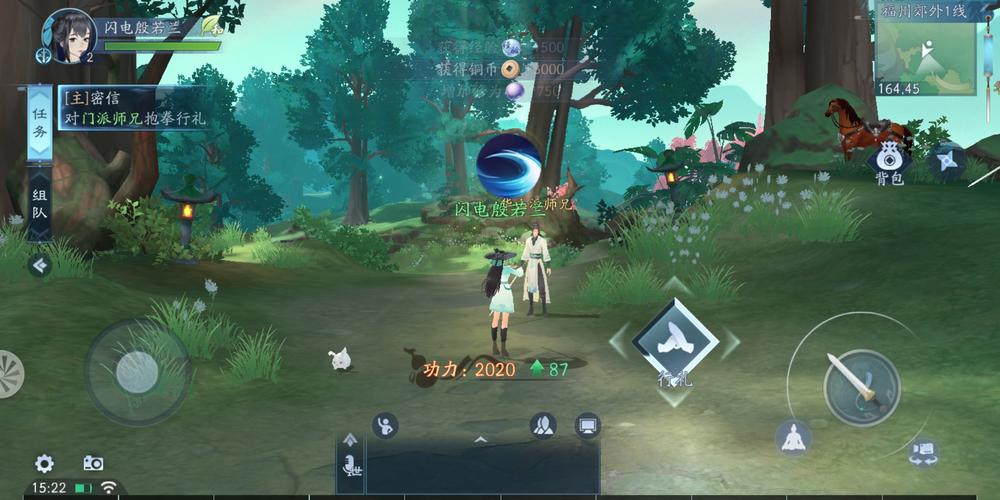Tap the shuriken throwing-star icon
Viewport: 1000px width, 500px height.
(946, 160)
